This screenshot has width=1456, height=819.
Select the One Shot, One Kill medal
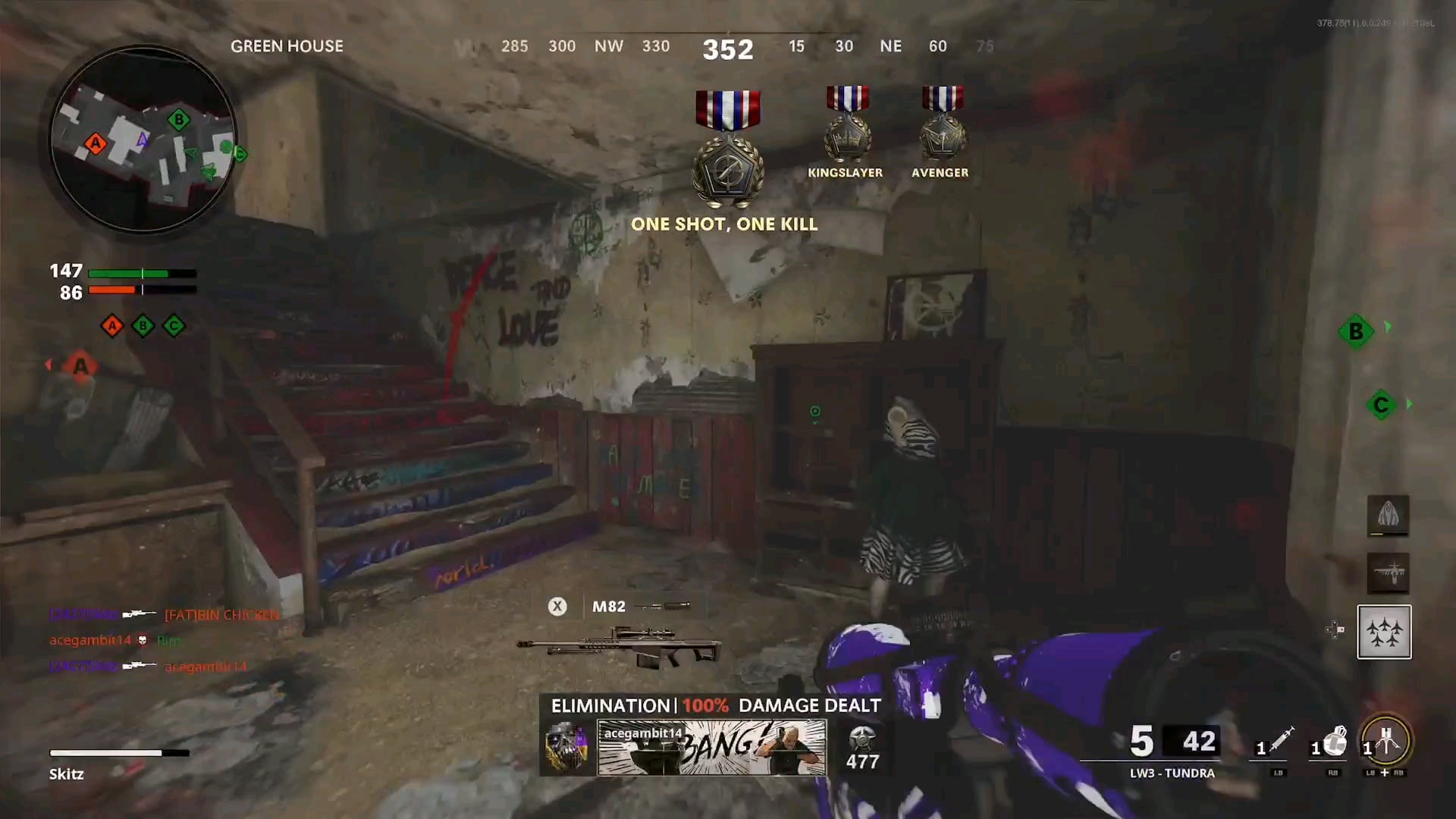(727, 149)
